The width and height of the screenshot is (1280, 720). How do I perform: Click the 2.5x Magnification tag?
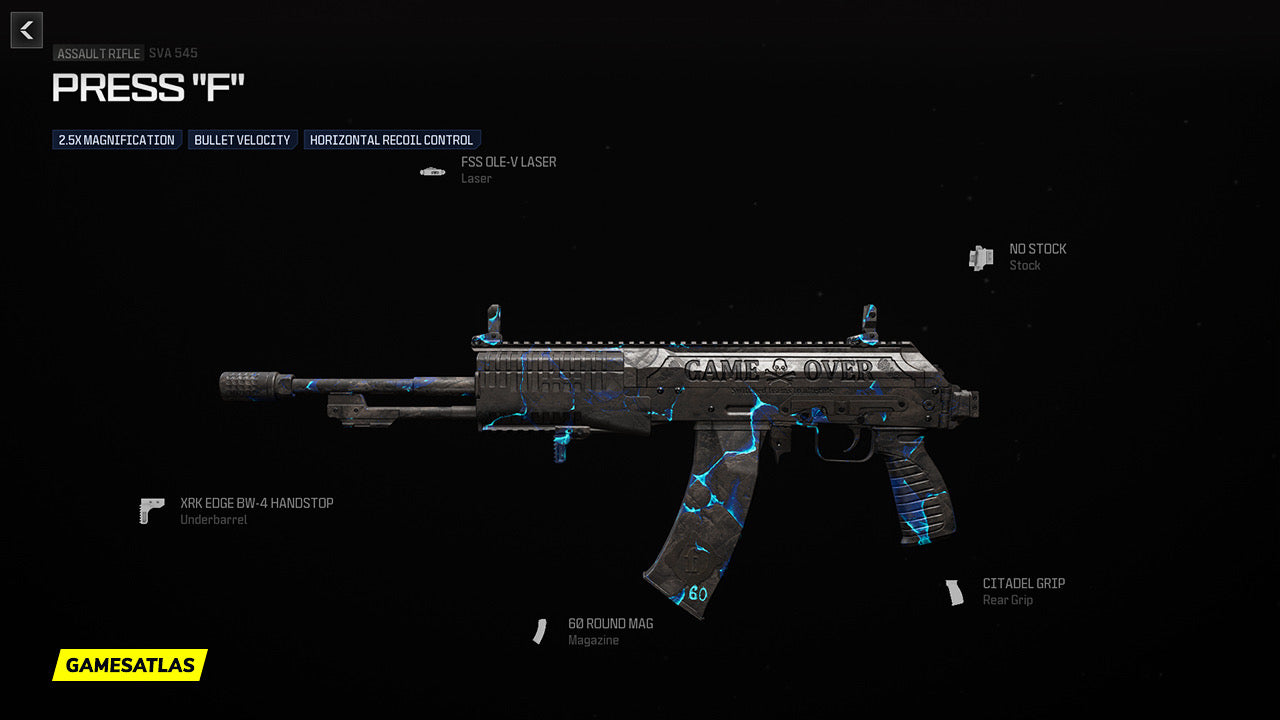(116, 140)
